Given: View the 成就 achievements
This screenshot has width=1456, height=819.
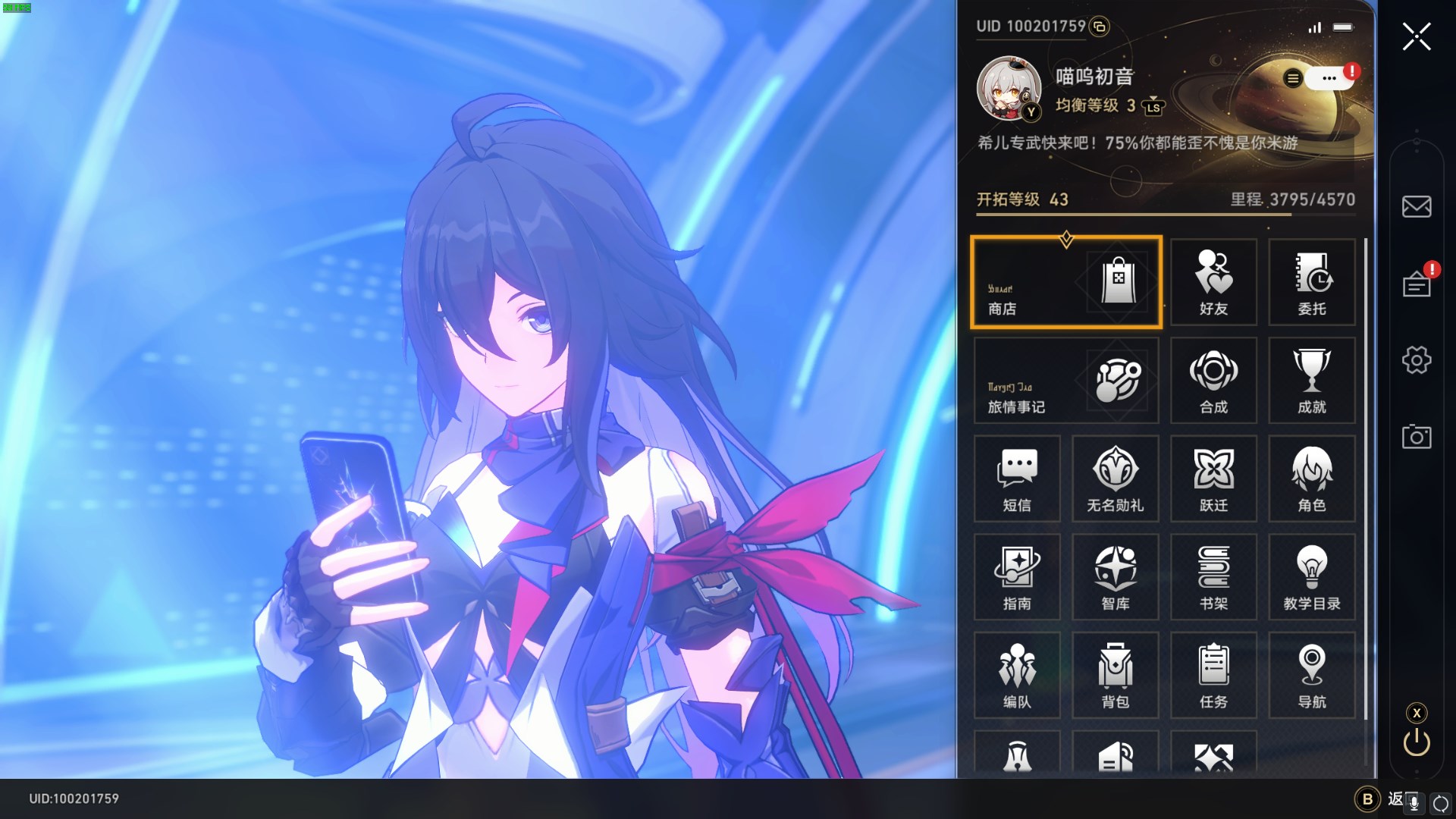Looking at the screenshot, I should point(1312,381).
